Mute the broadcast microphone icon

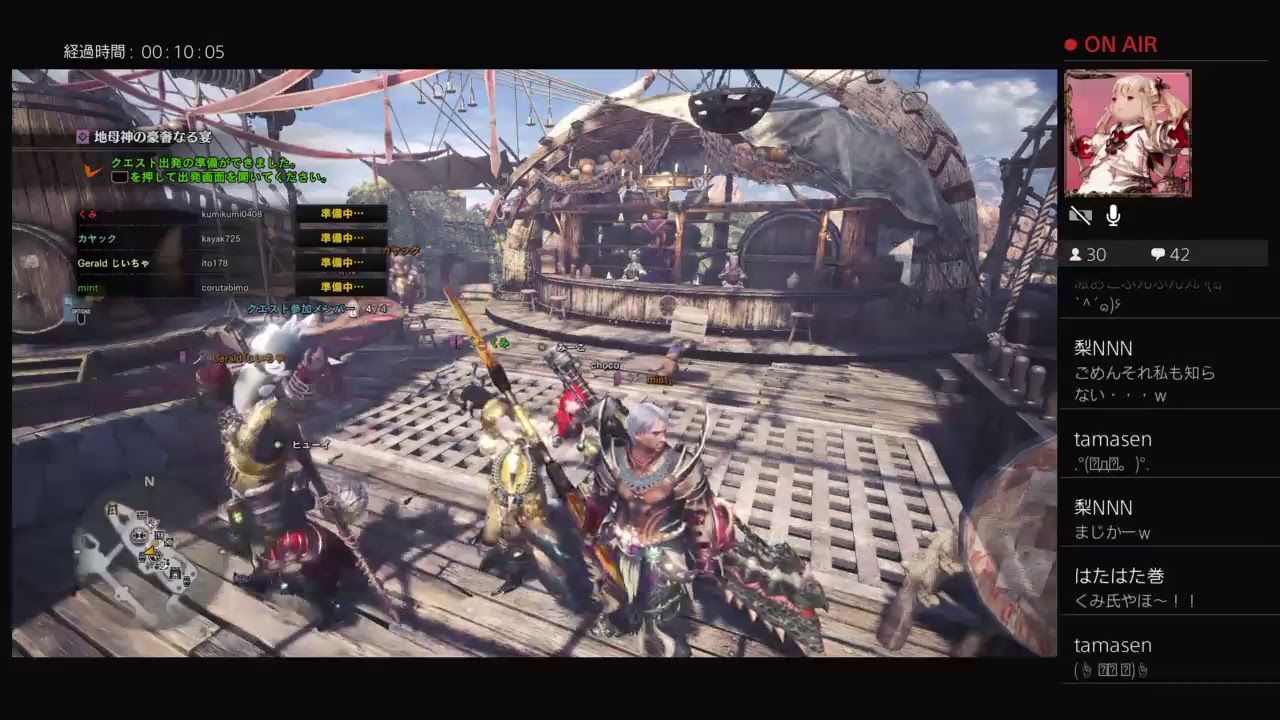point(1113,215)
